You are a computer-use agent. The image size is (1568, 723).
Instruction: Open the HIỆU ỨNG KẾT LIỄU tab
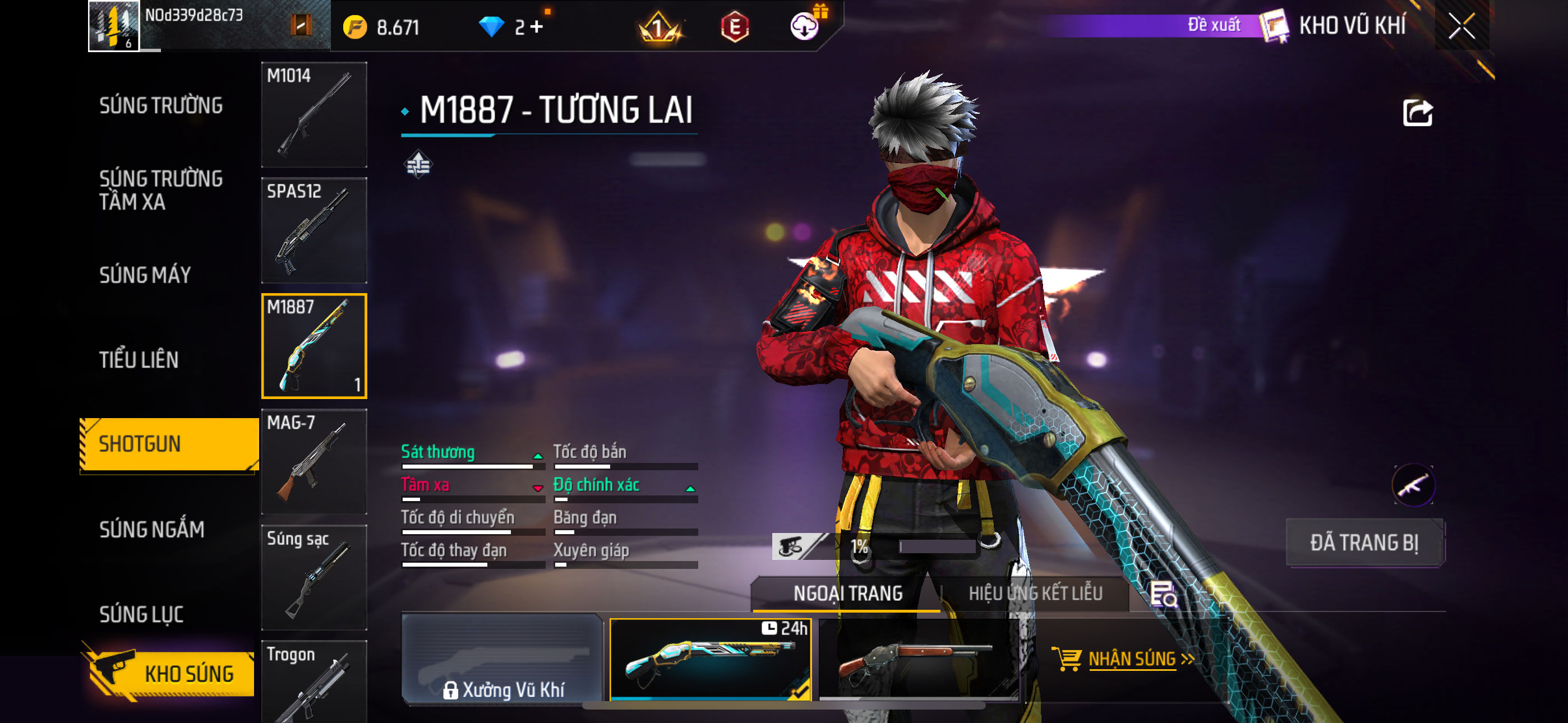[x=1035, y=594]
